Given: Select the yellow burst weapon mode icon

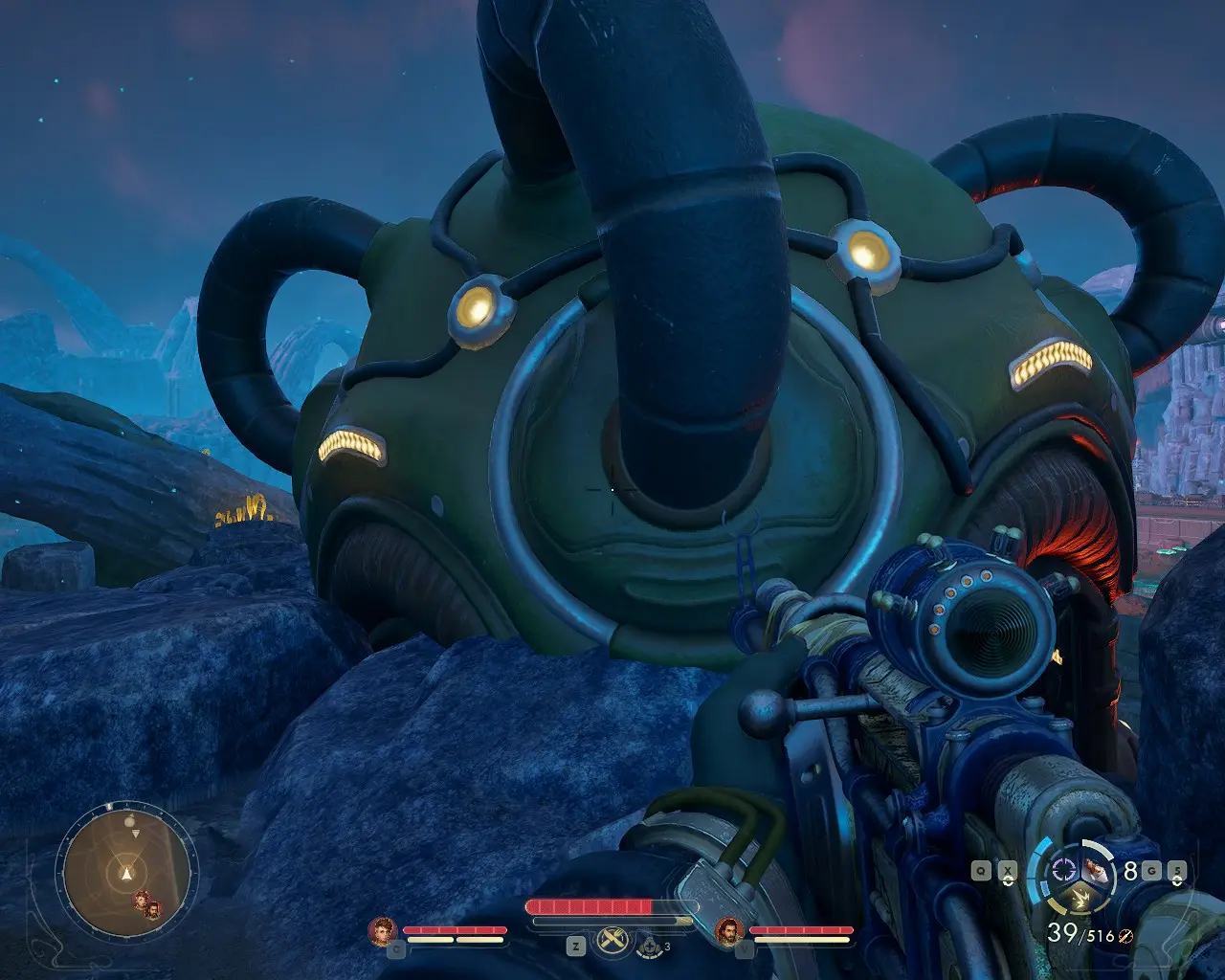Looking at the screenshot, I should [1083, 899].
